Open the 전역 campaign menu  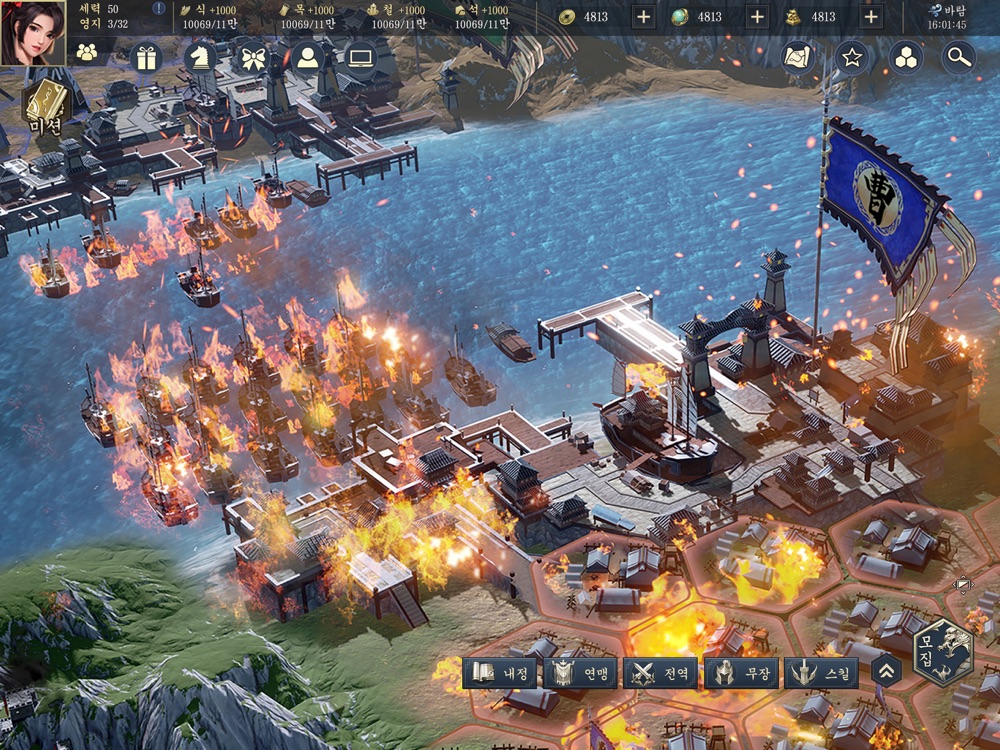pos(661,673)
